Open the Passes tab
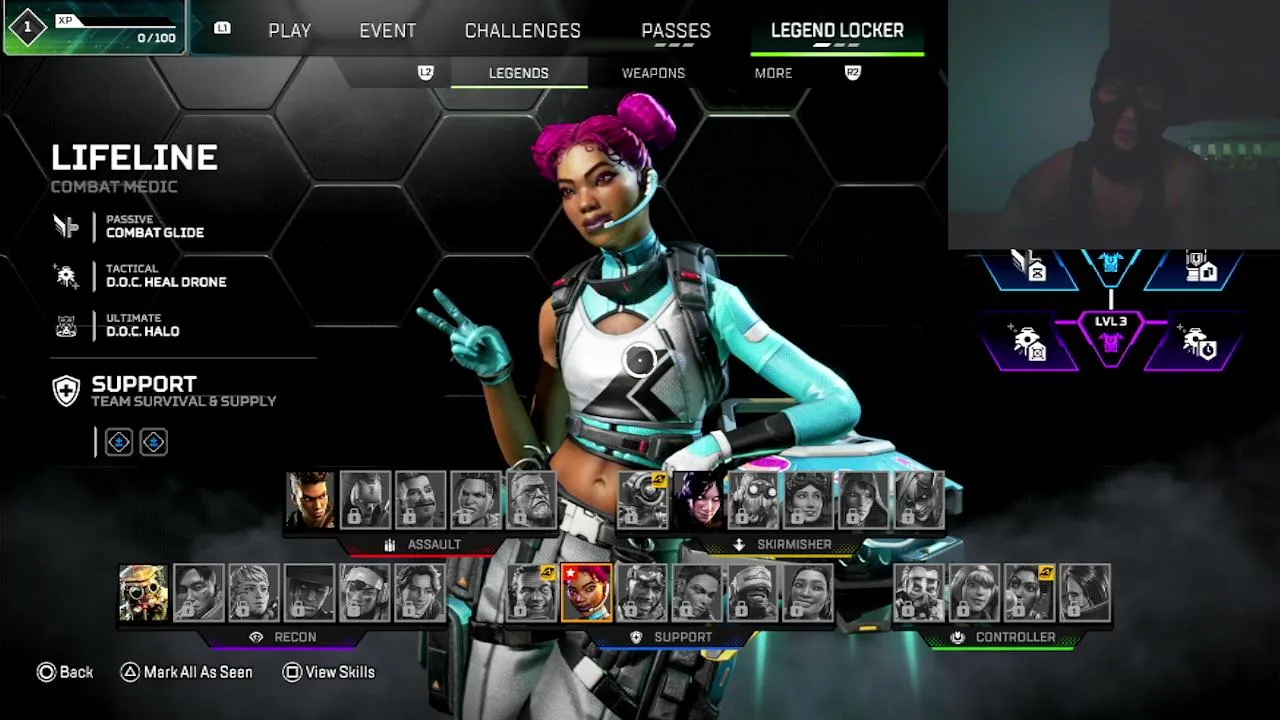The height and width of the screenshot is (720, 1280). tap(676, 31)
